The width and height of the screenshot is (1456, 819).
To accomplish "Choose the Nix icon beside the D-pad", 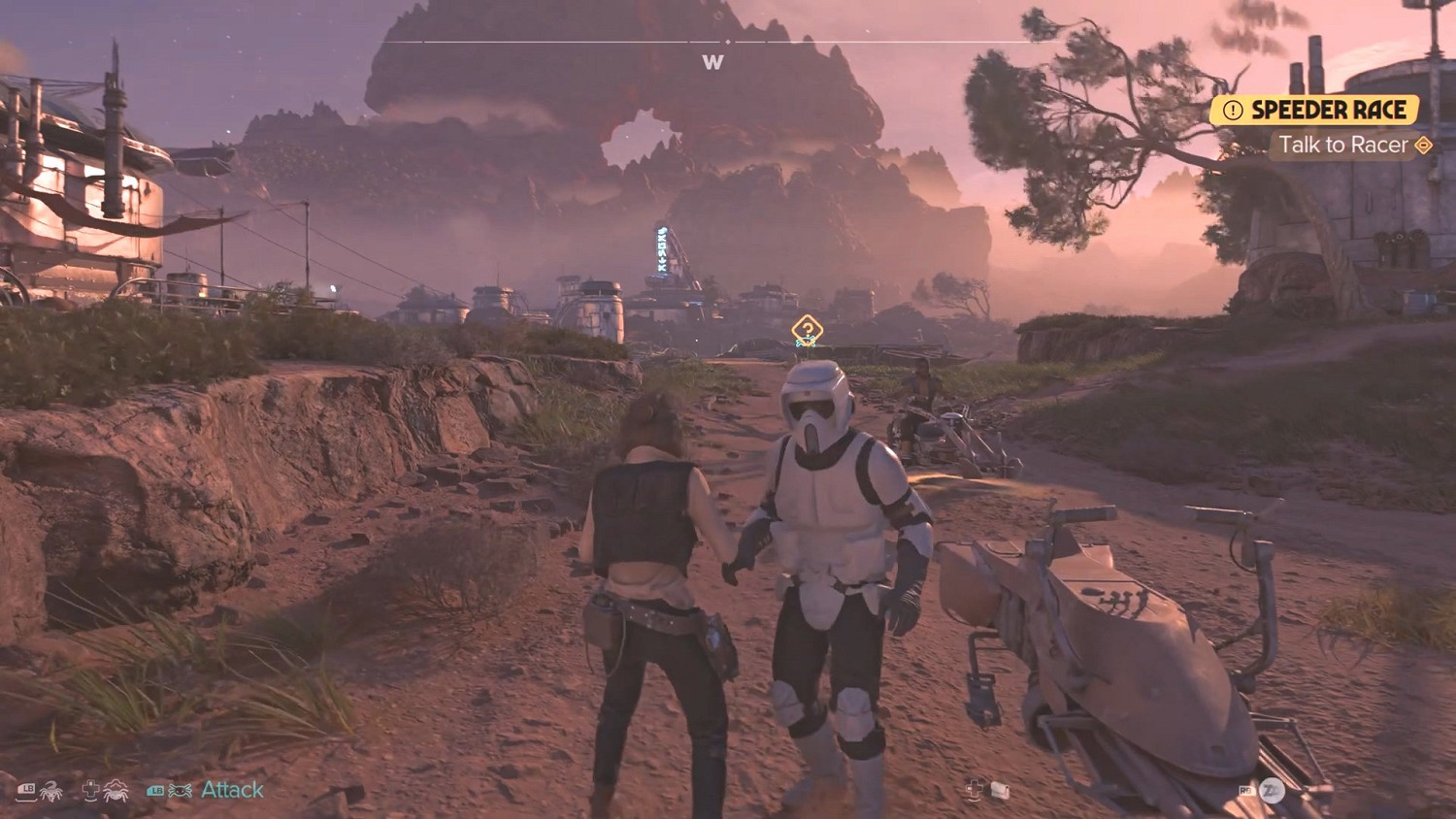I will (116, 791).
